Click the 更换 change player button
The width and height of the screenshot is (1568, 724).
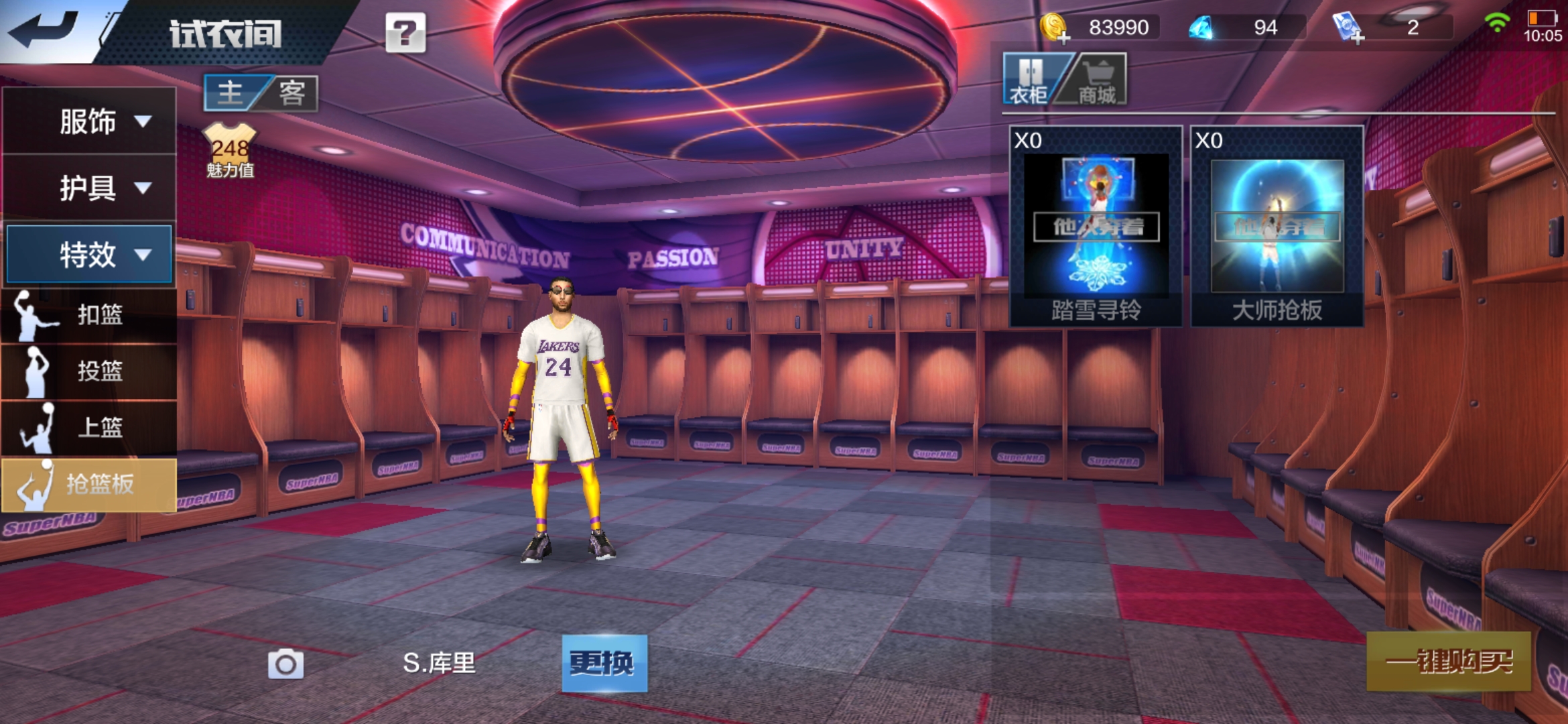click(x=604, y=663)
